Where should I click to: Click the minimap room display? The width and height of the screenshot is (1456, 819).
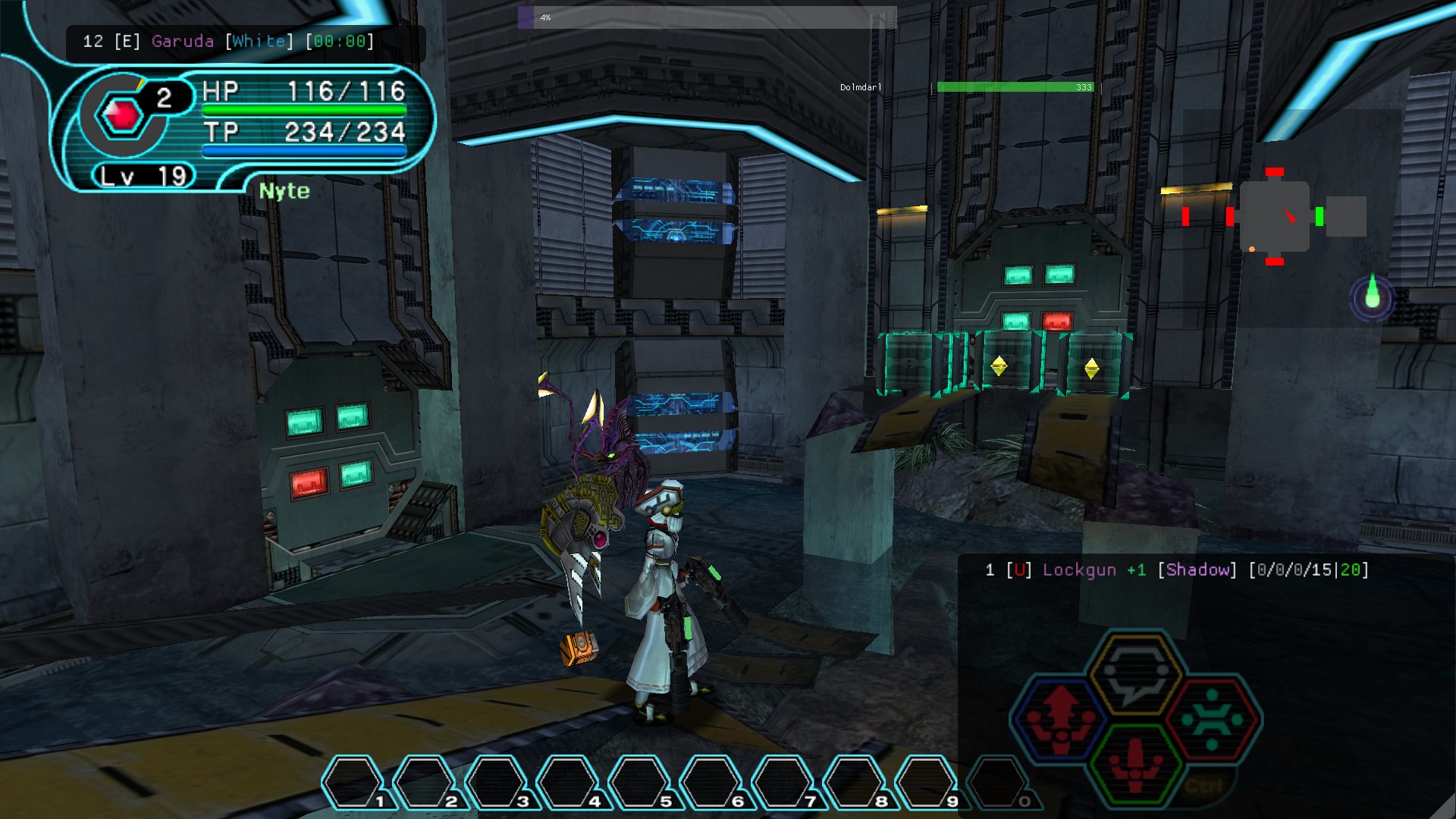click(x=1275, y=217)
